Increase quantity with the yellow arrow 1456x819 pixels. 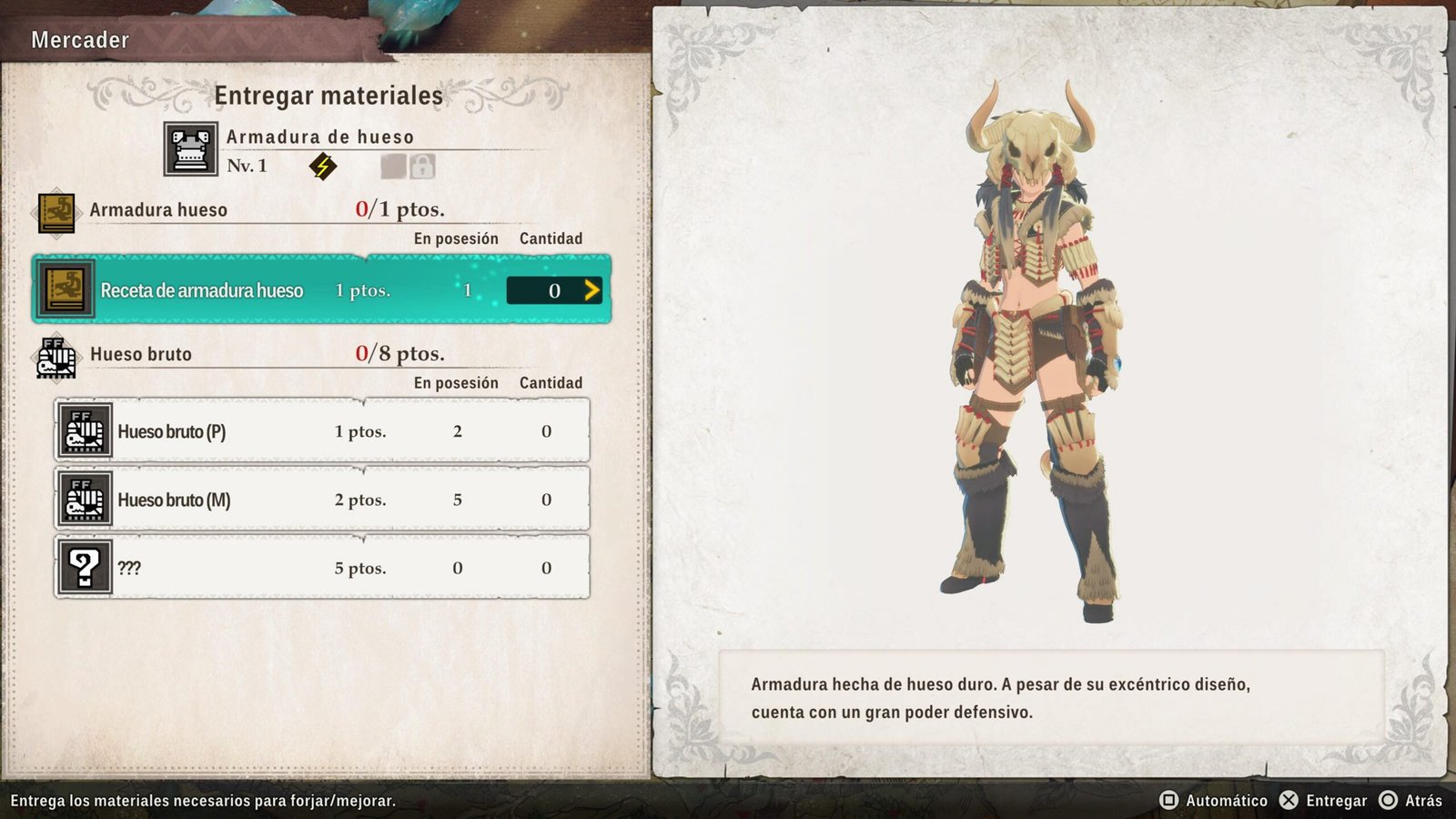591,290
